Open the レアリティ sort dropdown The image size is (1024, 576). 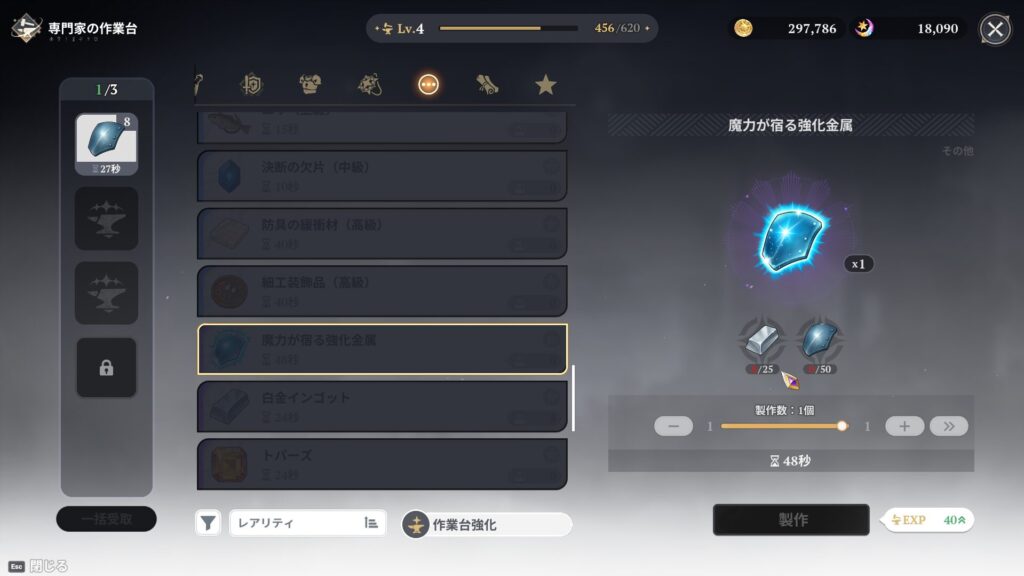click(306, 522)
